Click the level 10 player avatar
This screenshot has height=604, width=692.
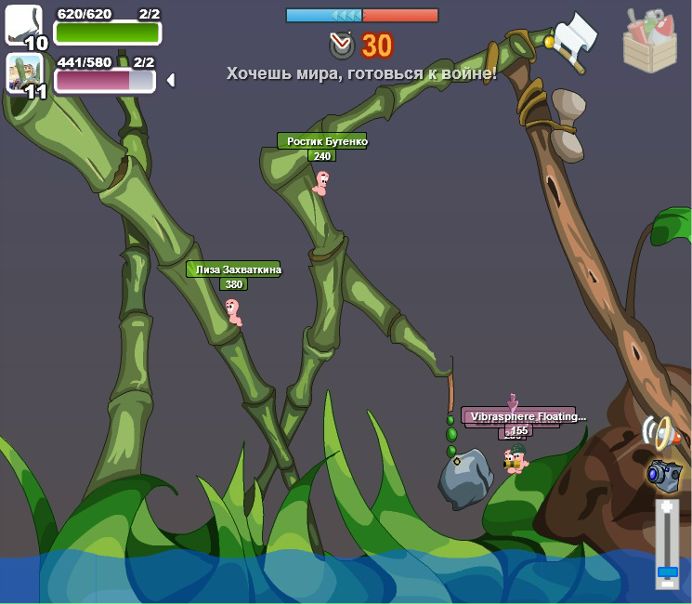(x=24, y=24)
